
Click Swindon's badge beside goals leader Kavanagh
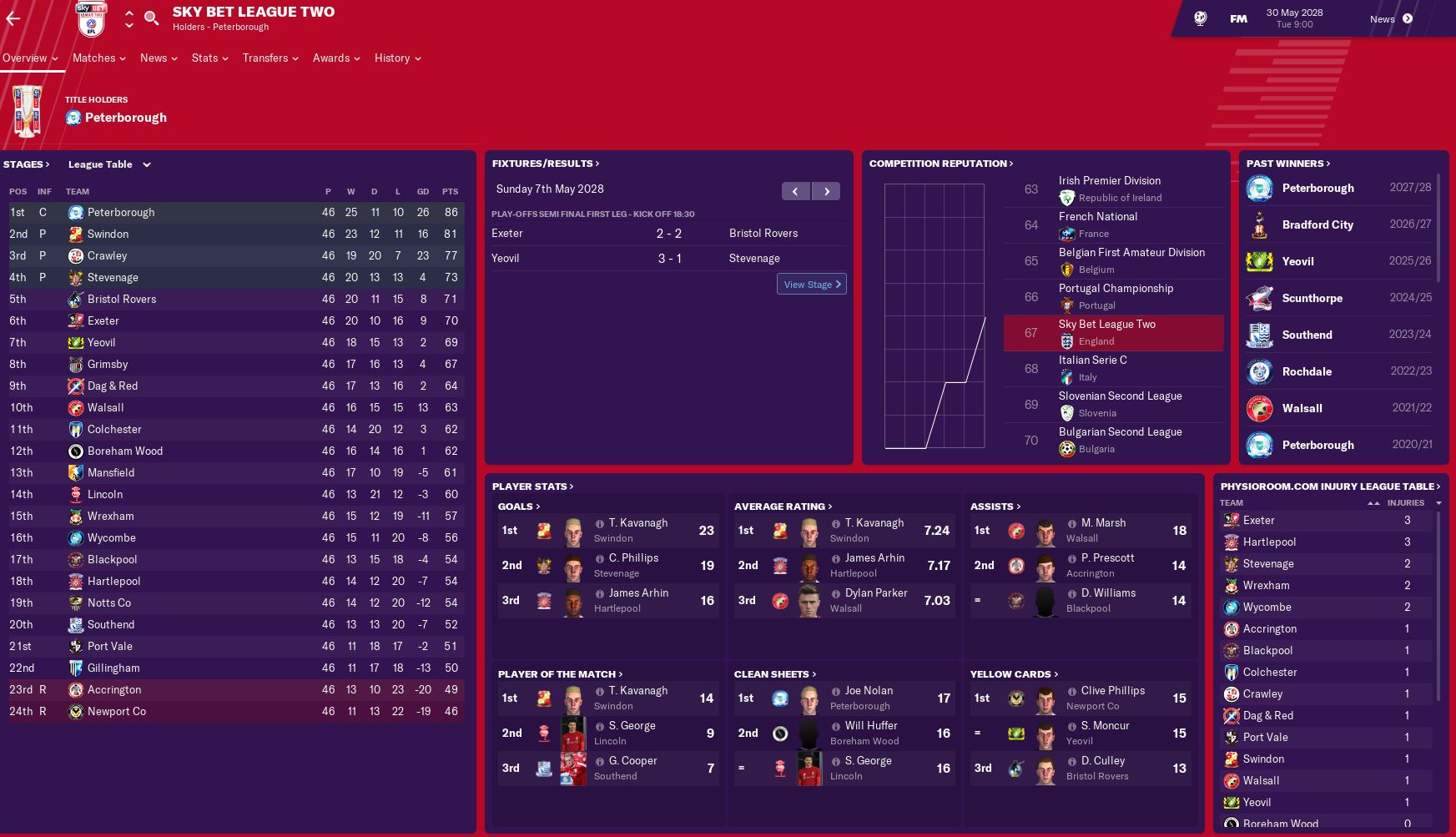point(544,531)
